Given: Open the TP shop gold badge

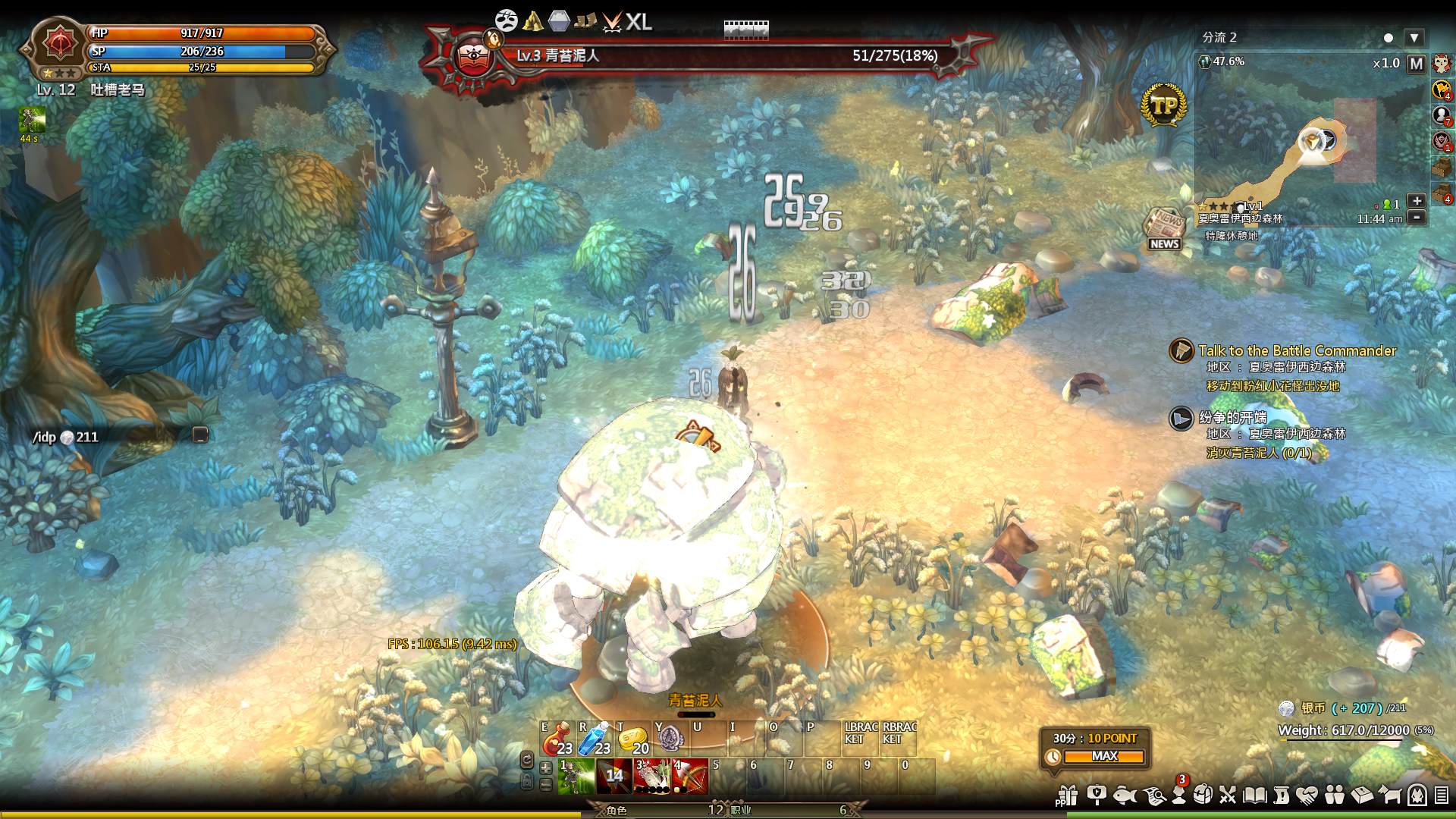Looking at the screenshot, I should click(x=1163, y=105).
